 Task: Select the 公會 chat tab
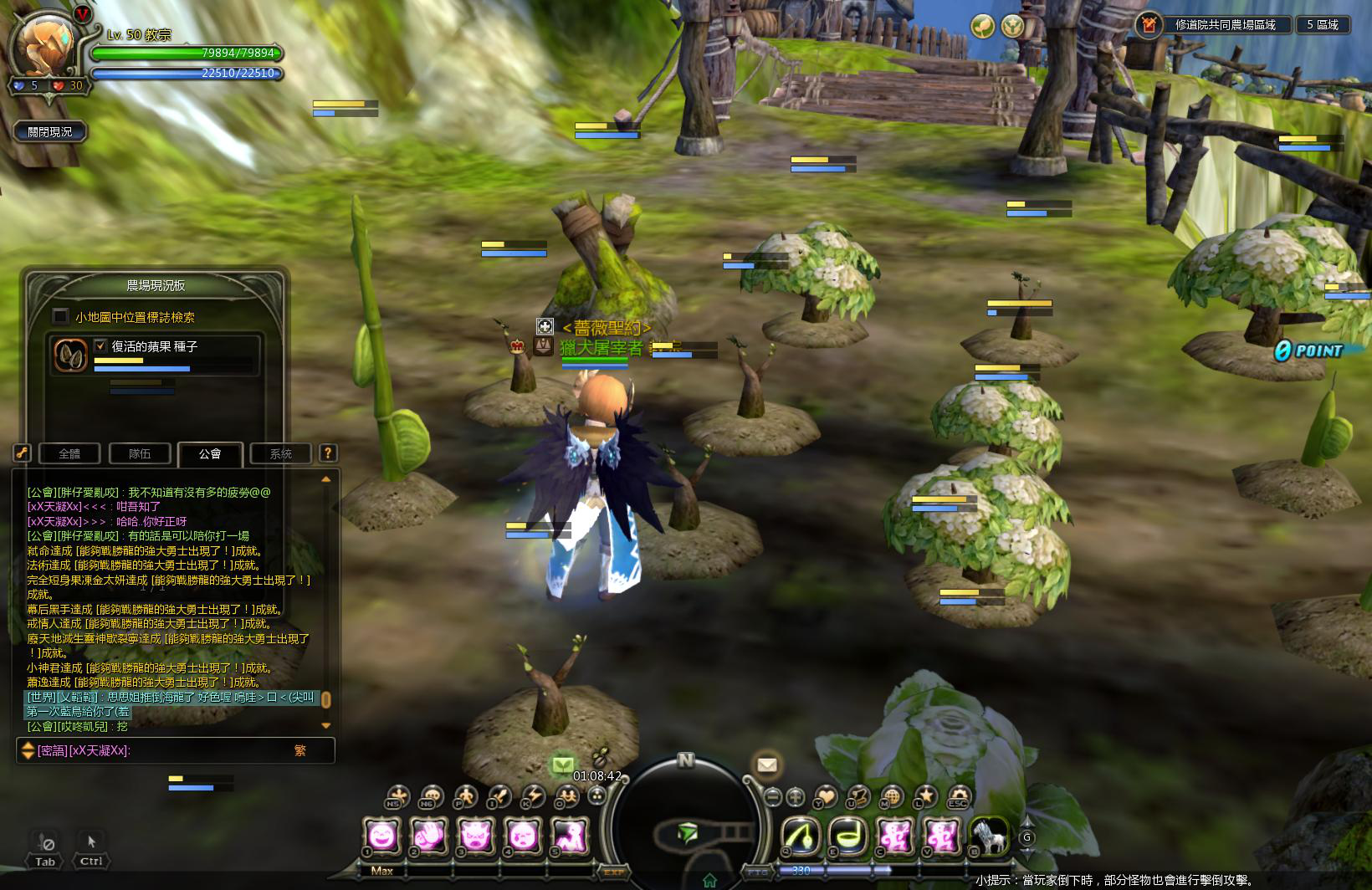click(210, 453)
